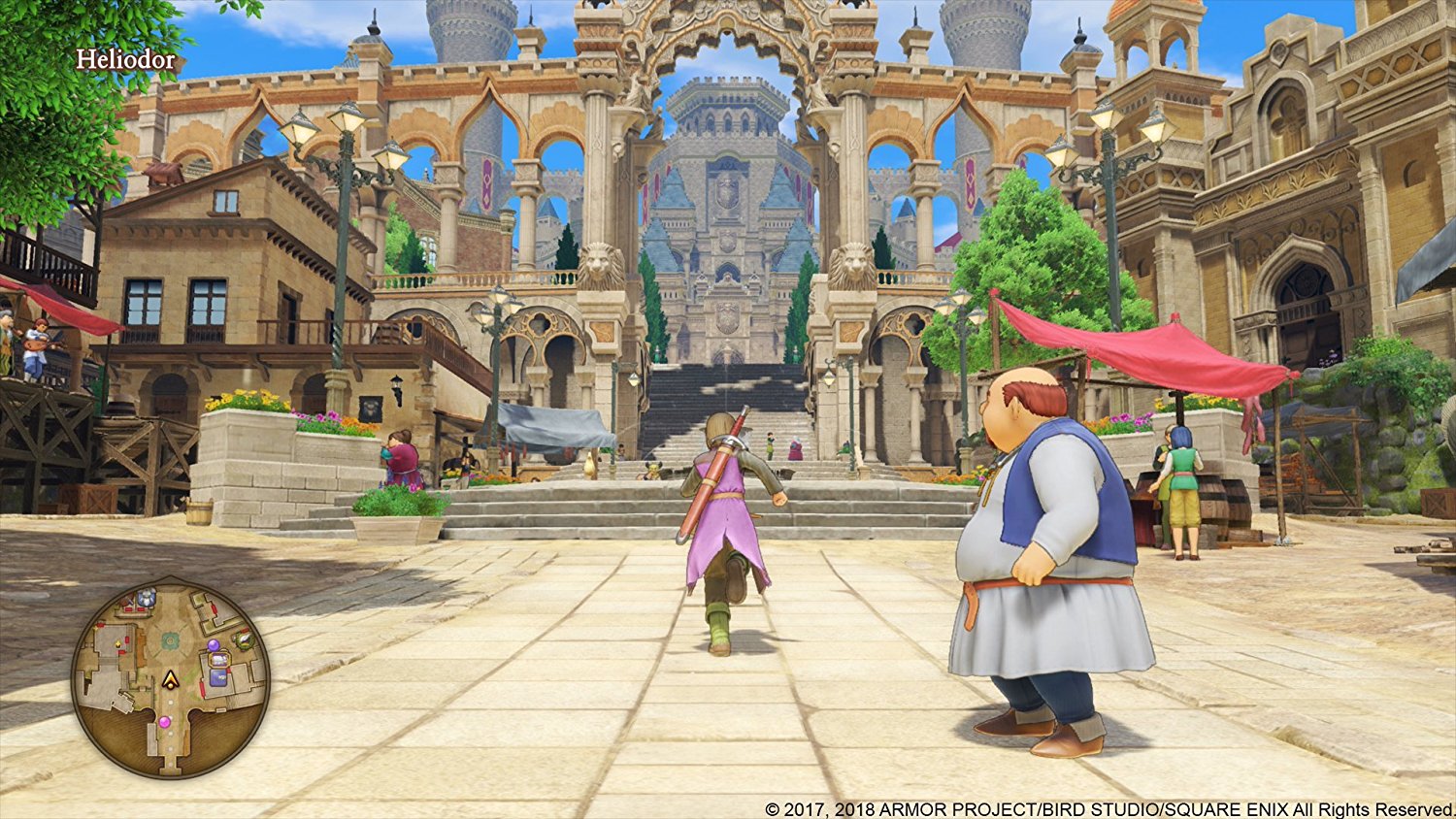Select the yellow marker inside the minimap building
Viewport: 1456px width, 819px height.
click(x=117, y=642)
